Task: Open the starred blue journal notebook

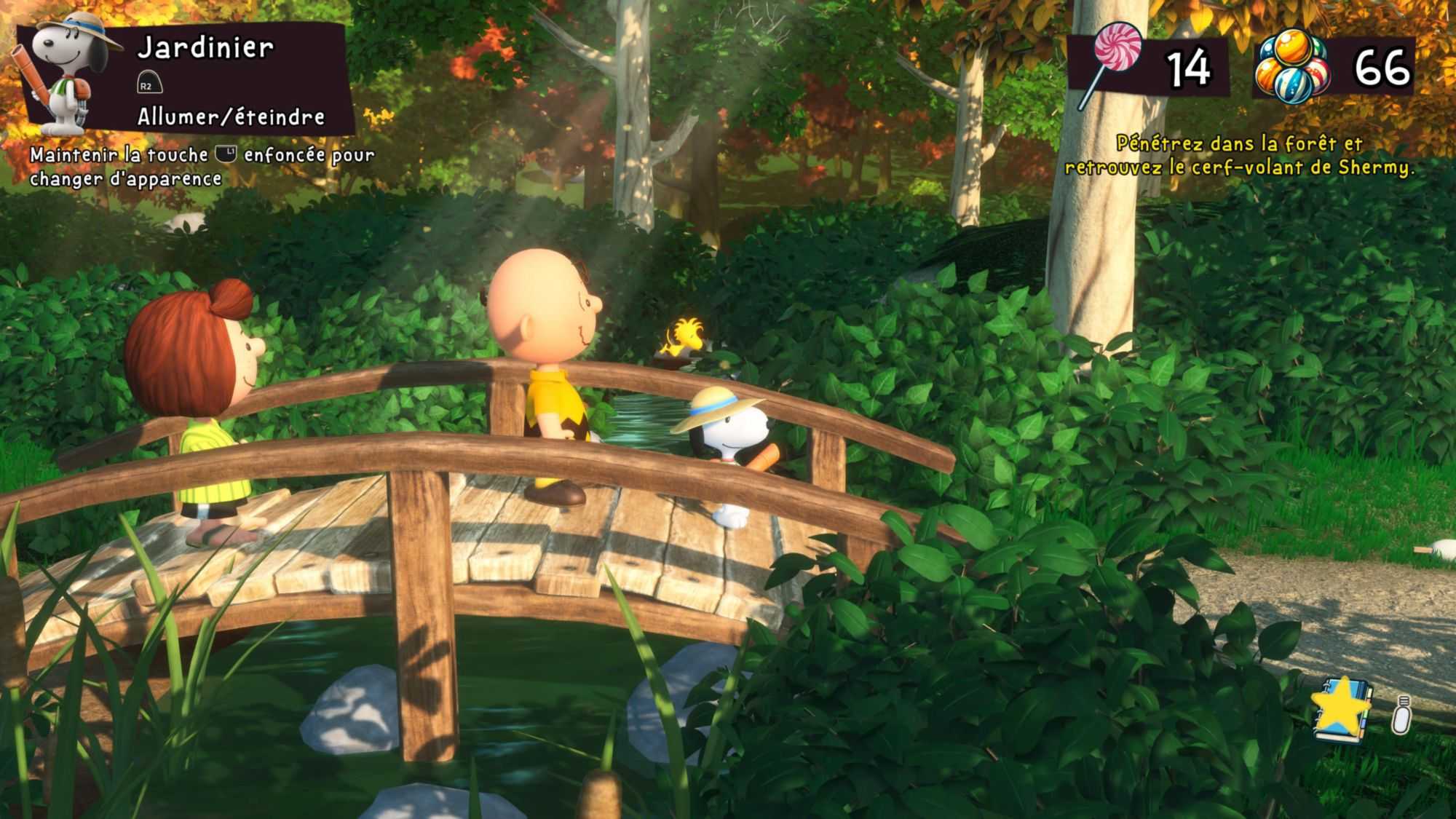Action: point(1342,710)
